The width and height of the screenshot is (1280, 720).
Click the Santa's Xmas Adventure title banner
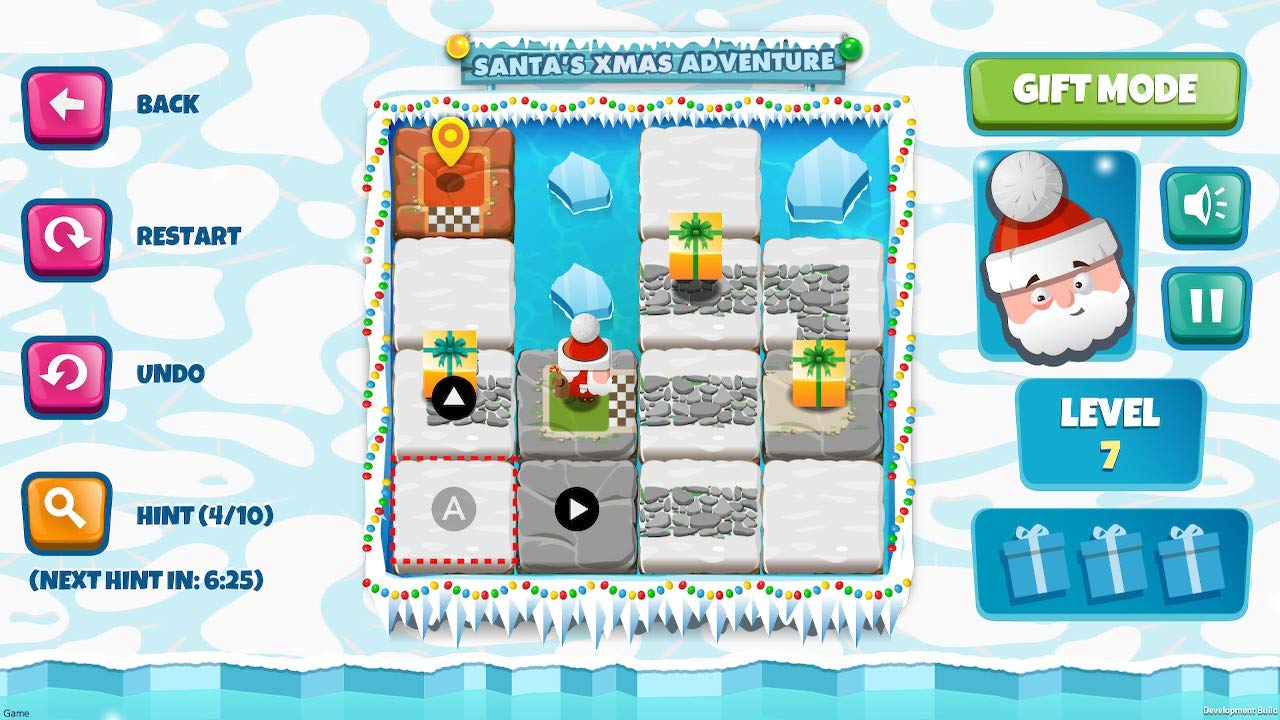(655, 62)
